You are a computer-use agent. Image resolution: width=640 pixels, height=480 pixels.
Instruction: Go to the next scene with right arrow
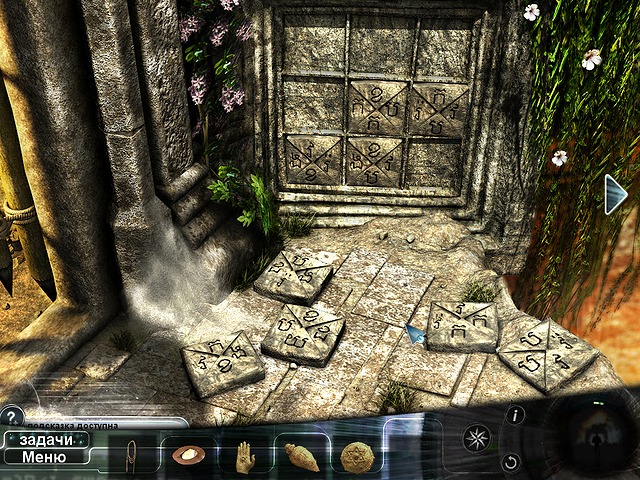615,193
